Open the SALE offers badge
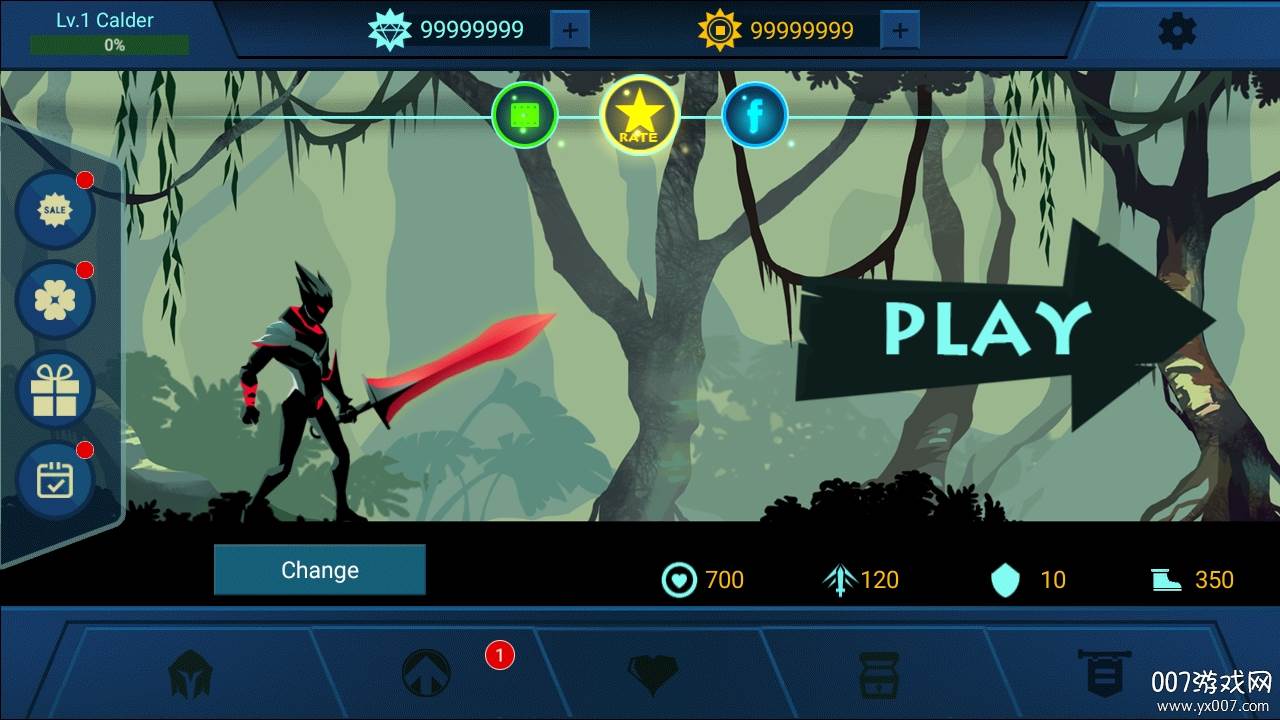1280x720 pixels. coord(55,210)
